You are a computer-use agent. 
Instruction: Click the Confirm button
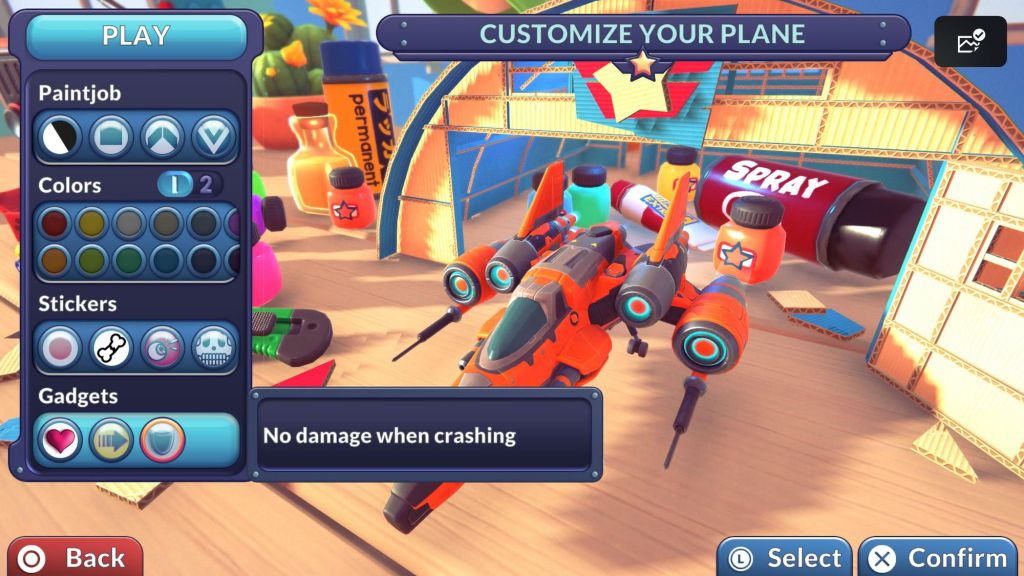click(x=938, y=557)
